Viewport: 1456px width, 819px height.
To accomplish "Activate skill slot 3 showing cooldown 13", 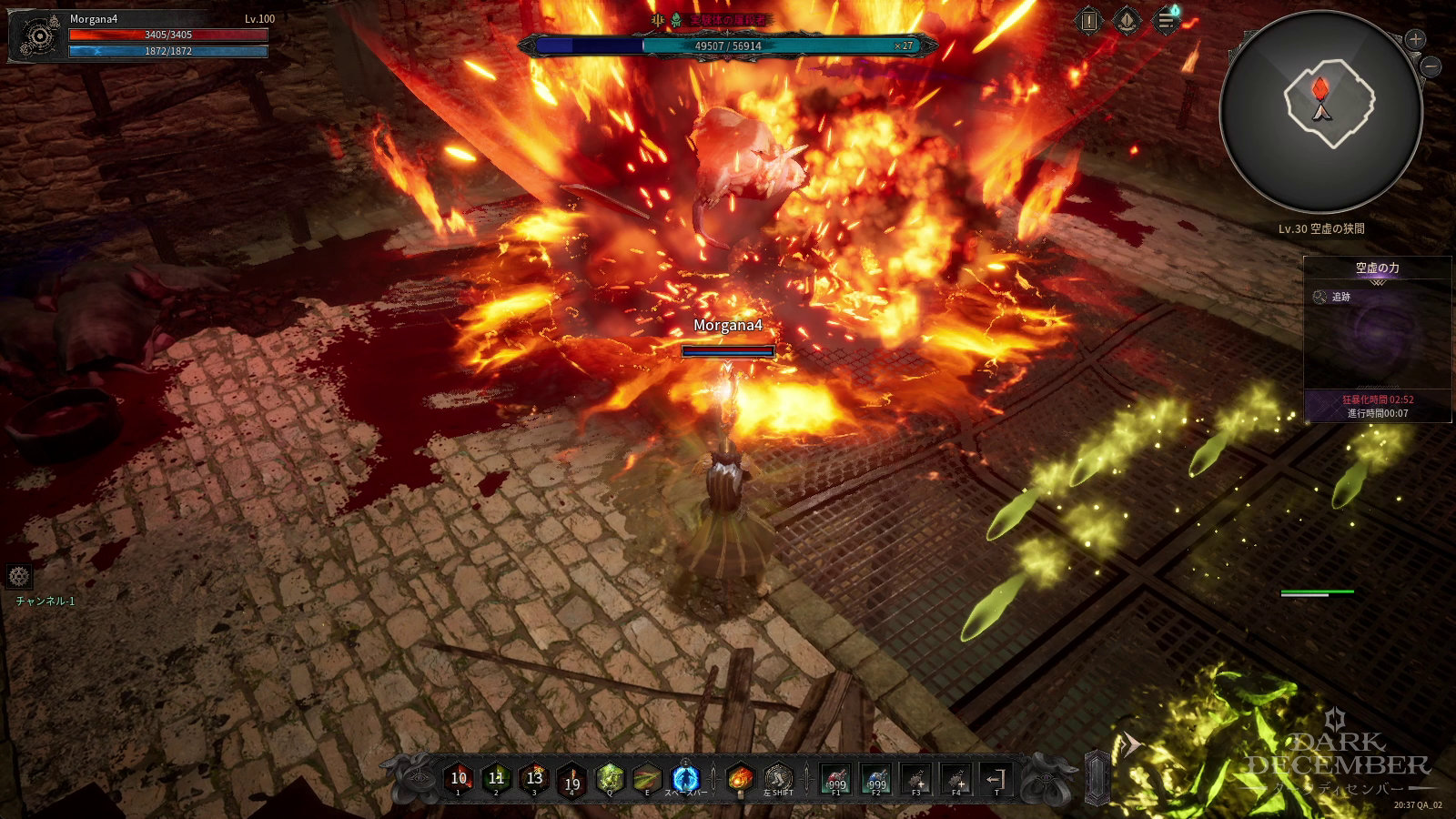I will click(x=534, y=779).
